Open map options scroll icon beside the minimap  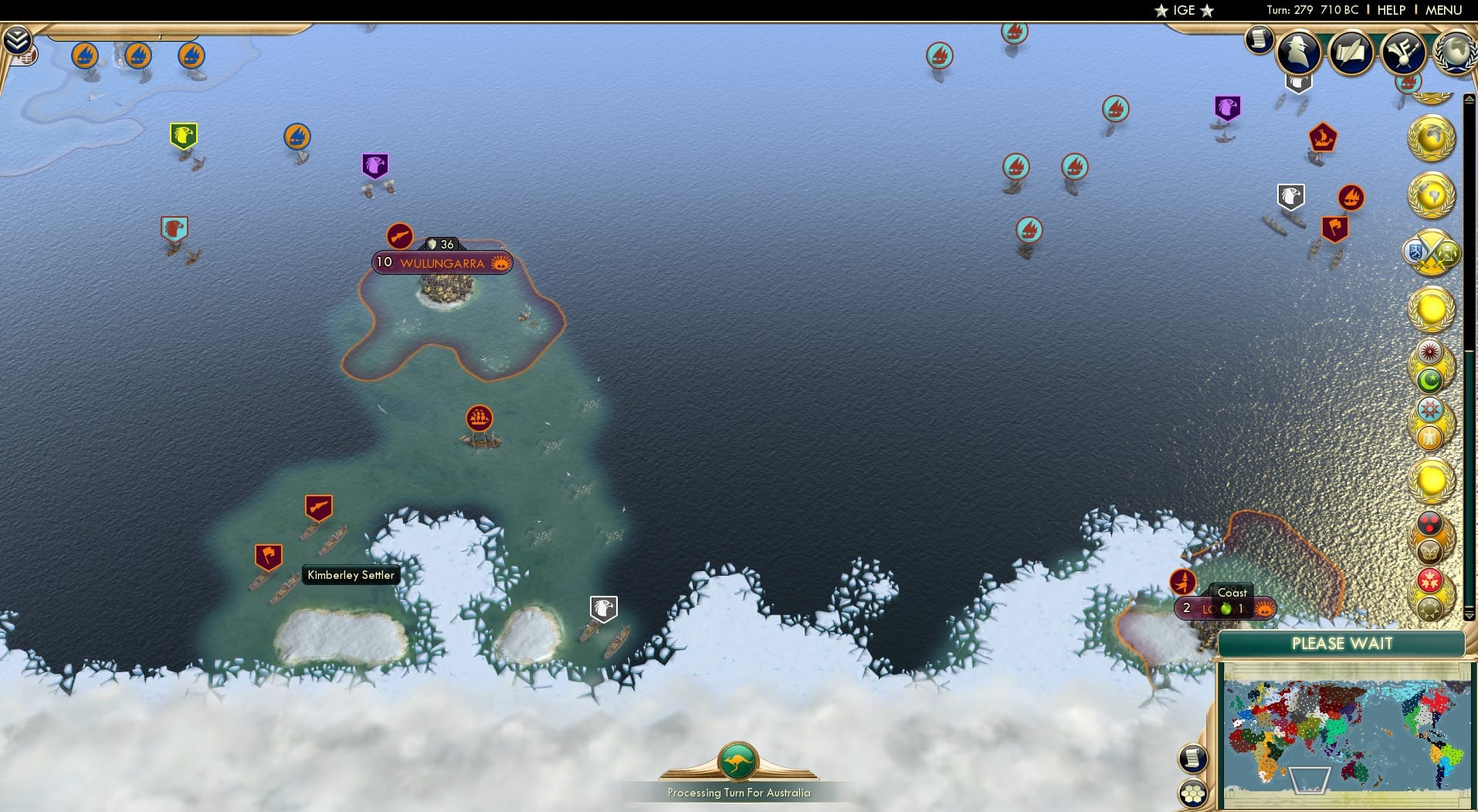click(x=1195, y=759)
